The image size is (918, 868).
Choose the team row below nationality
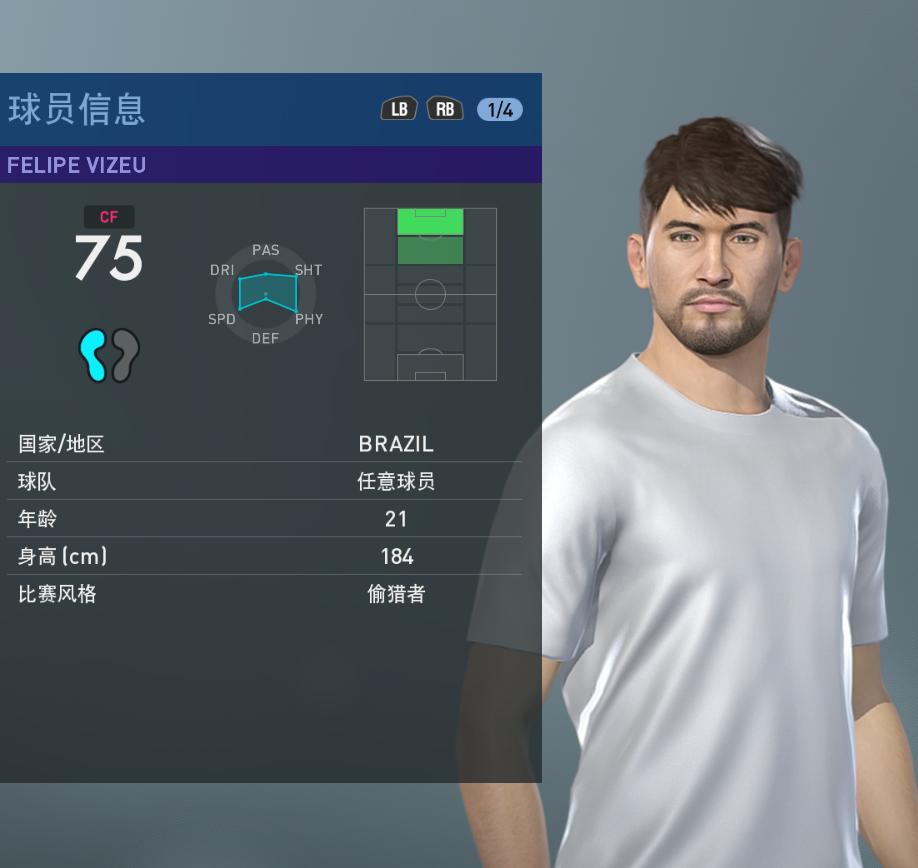click(x=265, y=481)
